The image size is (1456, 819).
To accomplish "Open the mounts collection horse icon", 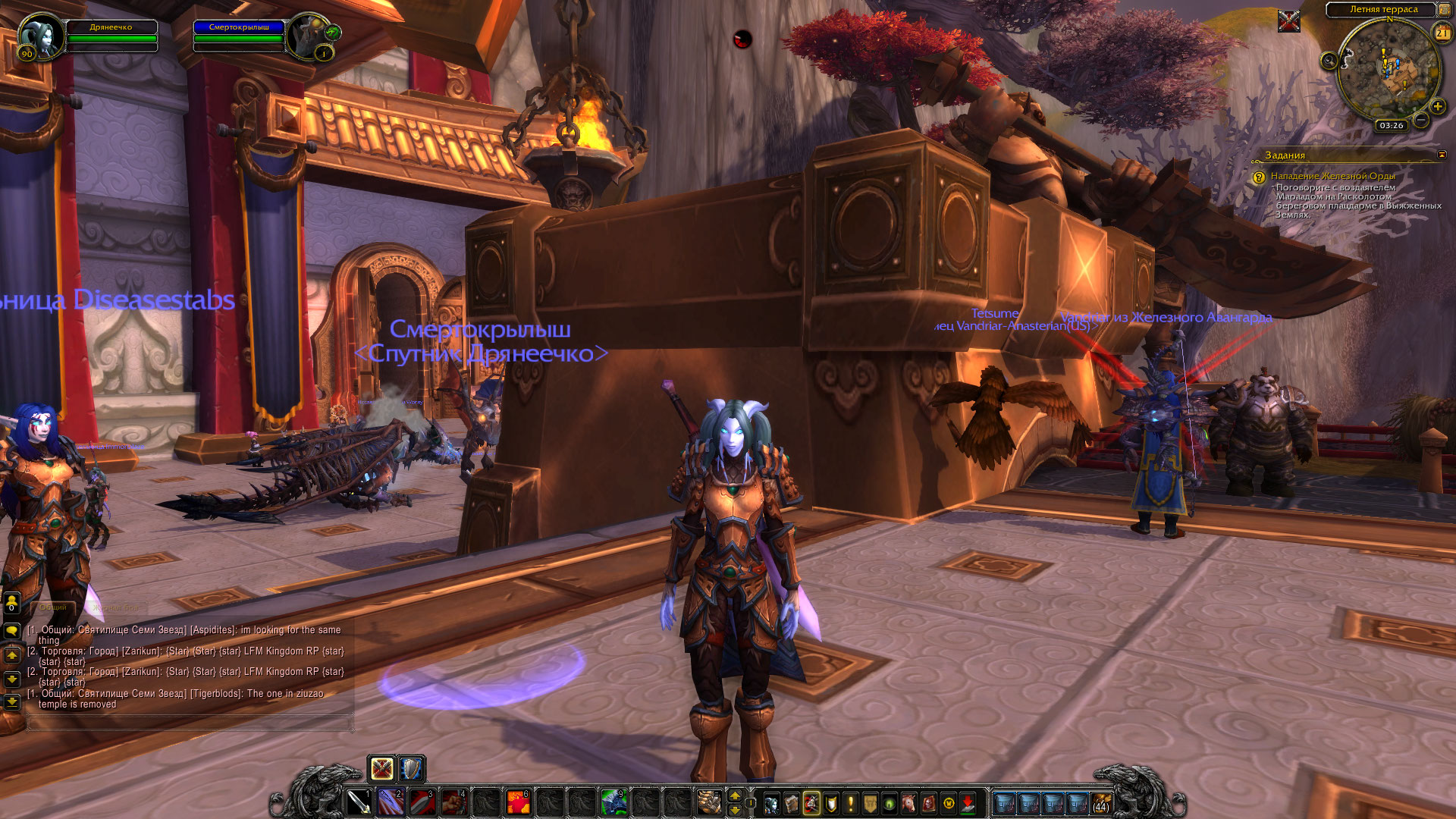I will click(x=909, y=803).
